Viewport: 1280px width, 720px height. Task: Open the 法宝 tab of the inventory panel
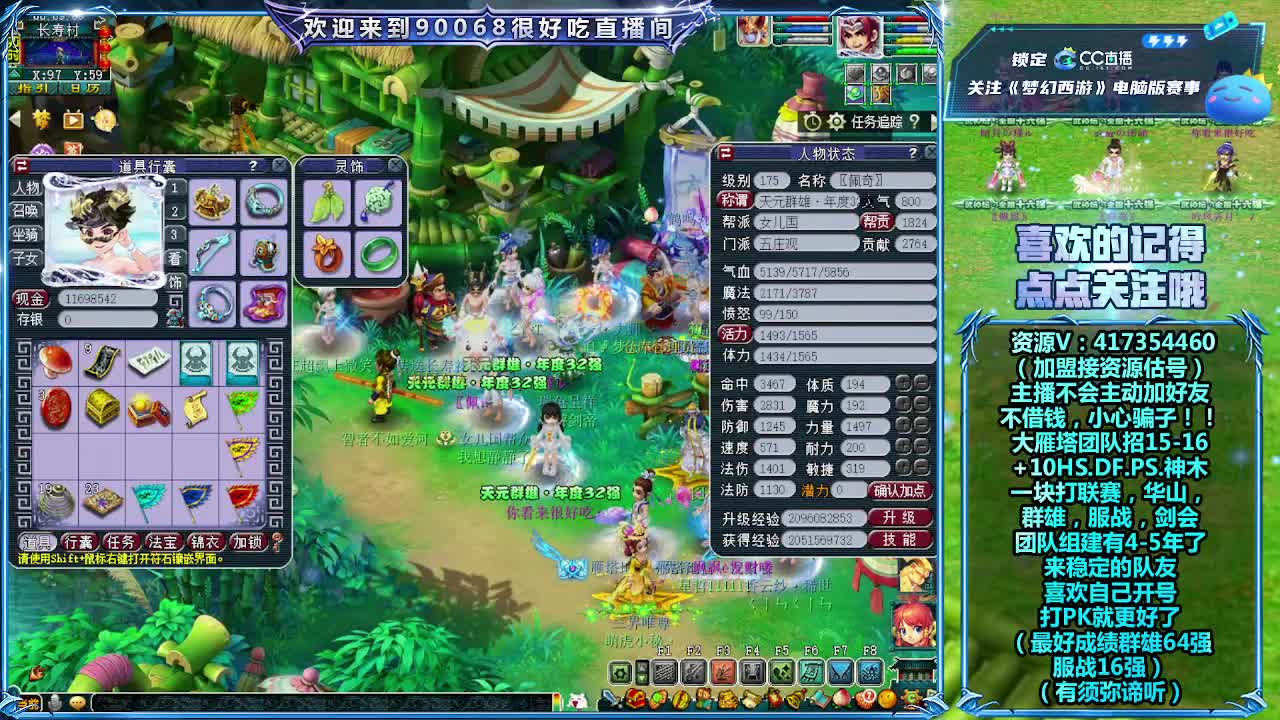point(162,540)
